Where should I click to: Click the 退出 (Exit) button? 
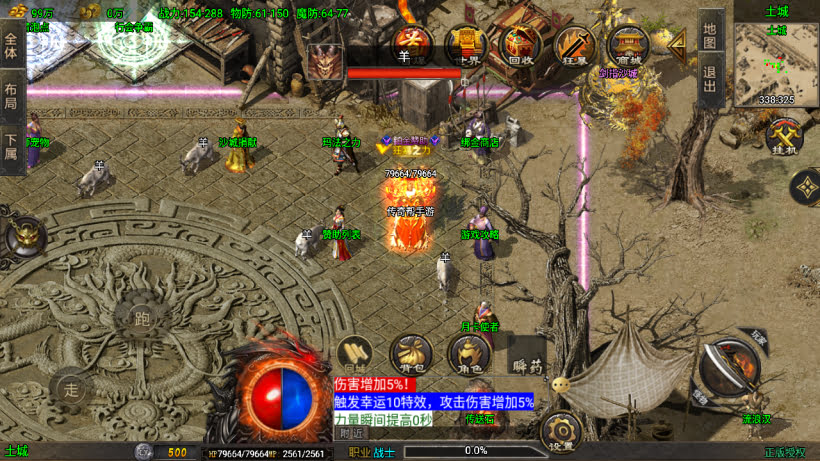709,80
